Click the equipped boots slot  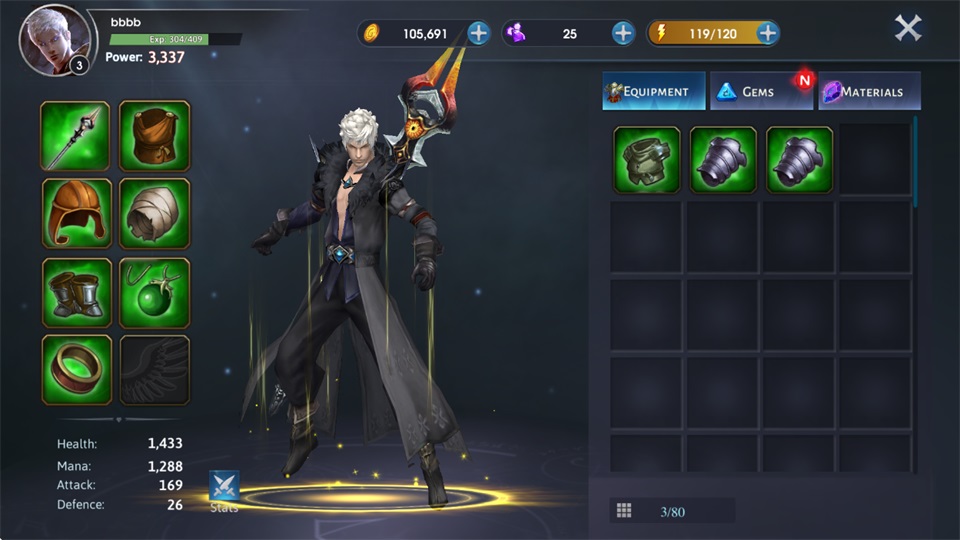coord(76,292)
